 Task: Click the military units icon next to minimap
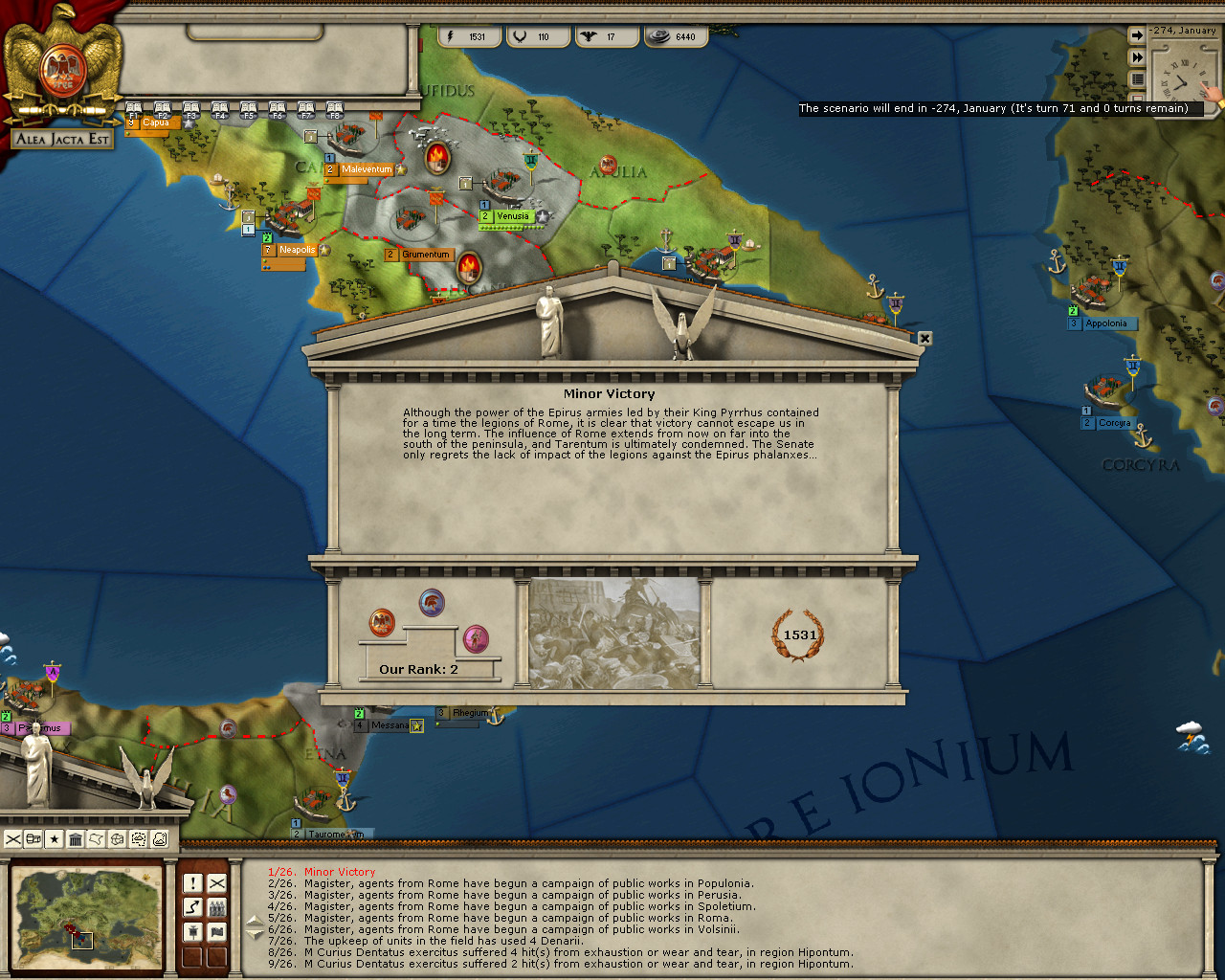click(216, 907)
